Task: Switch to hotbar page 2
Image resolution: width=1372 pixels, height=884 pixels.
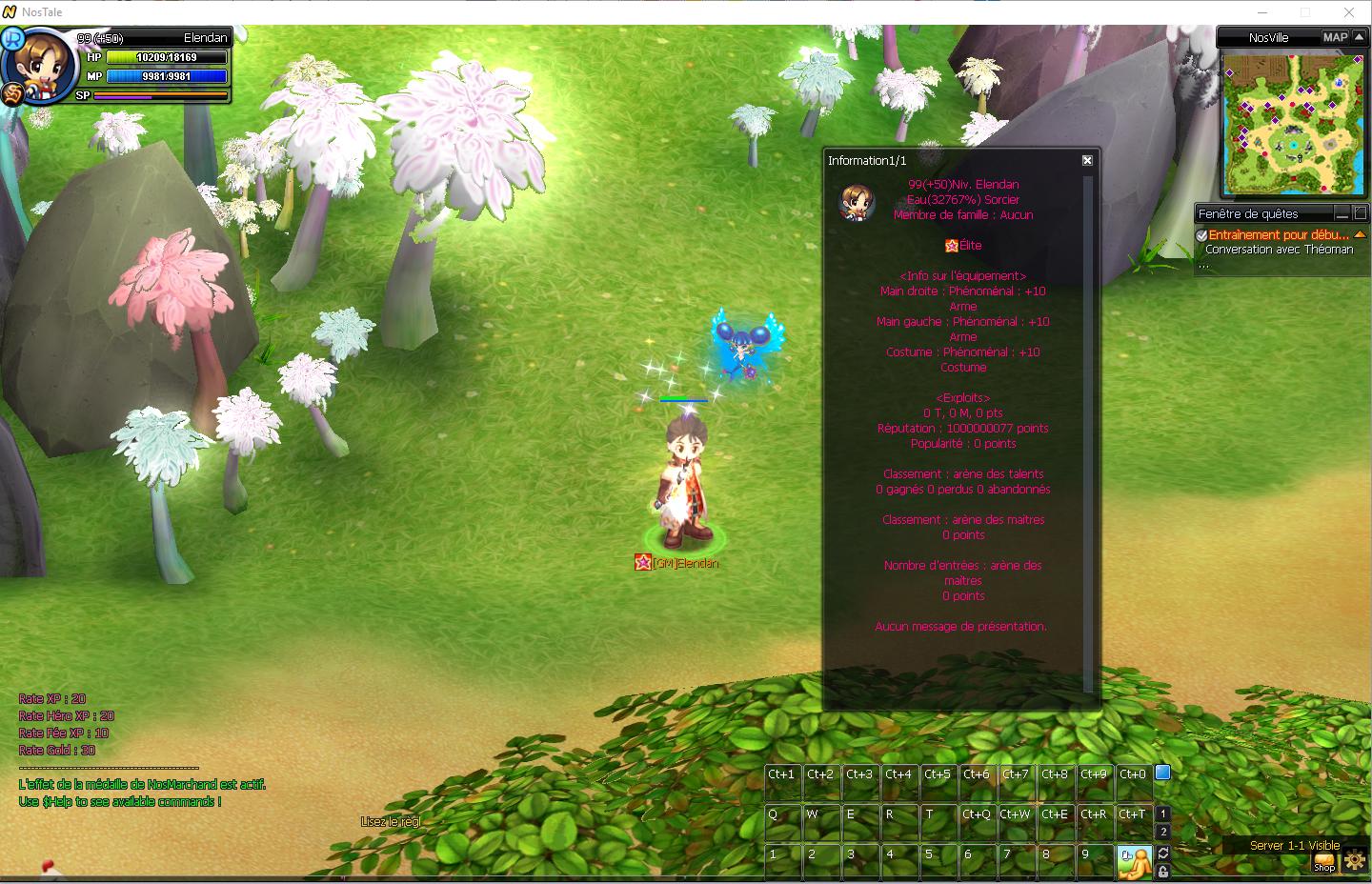Action: click(1163, 832)
